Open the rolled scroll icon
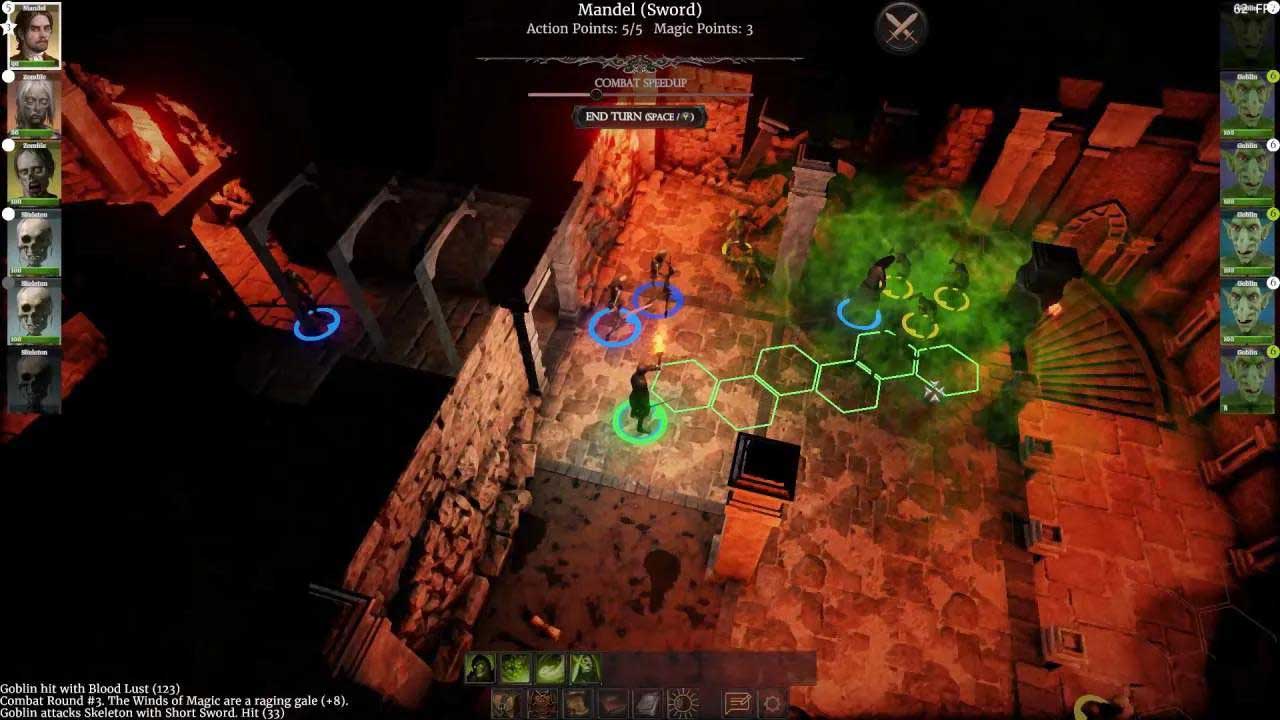The height and width of the screenshot is (720, 1280). [x=576, y=704]
